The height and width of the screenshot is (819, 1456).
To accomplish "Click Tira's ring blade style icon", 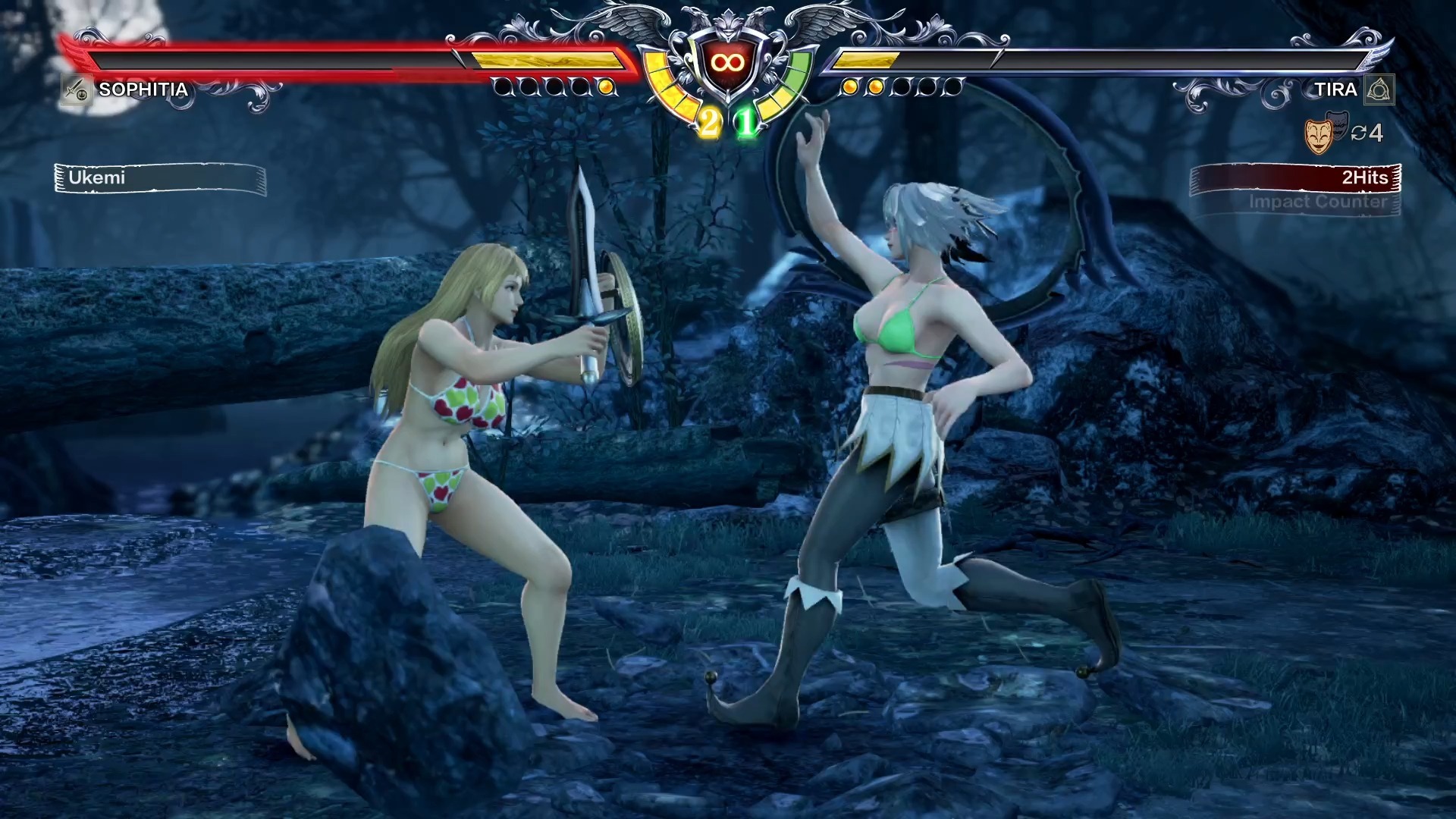I will click(1379, 90).
